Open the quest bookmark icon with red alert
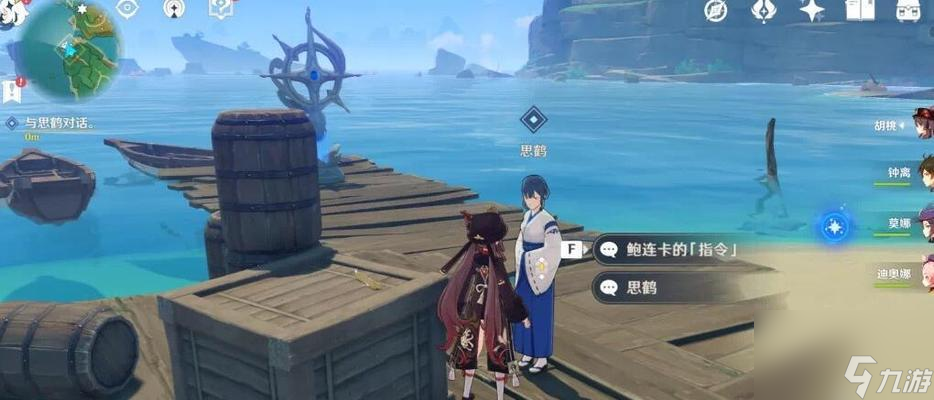The image size is (934, 400). [12, 91]
